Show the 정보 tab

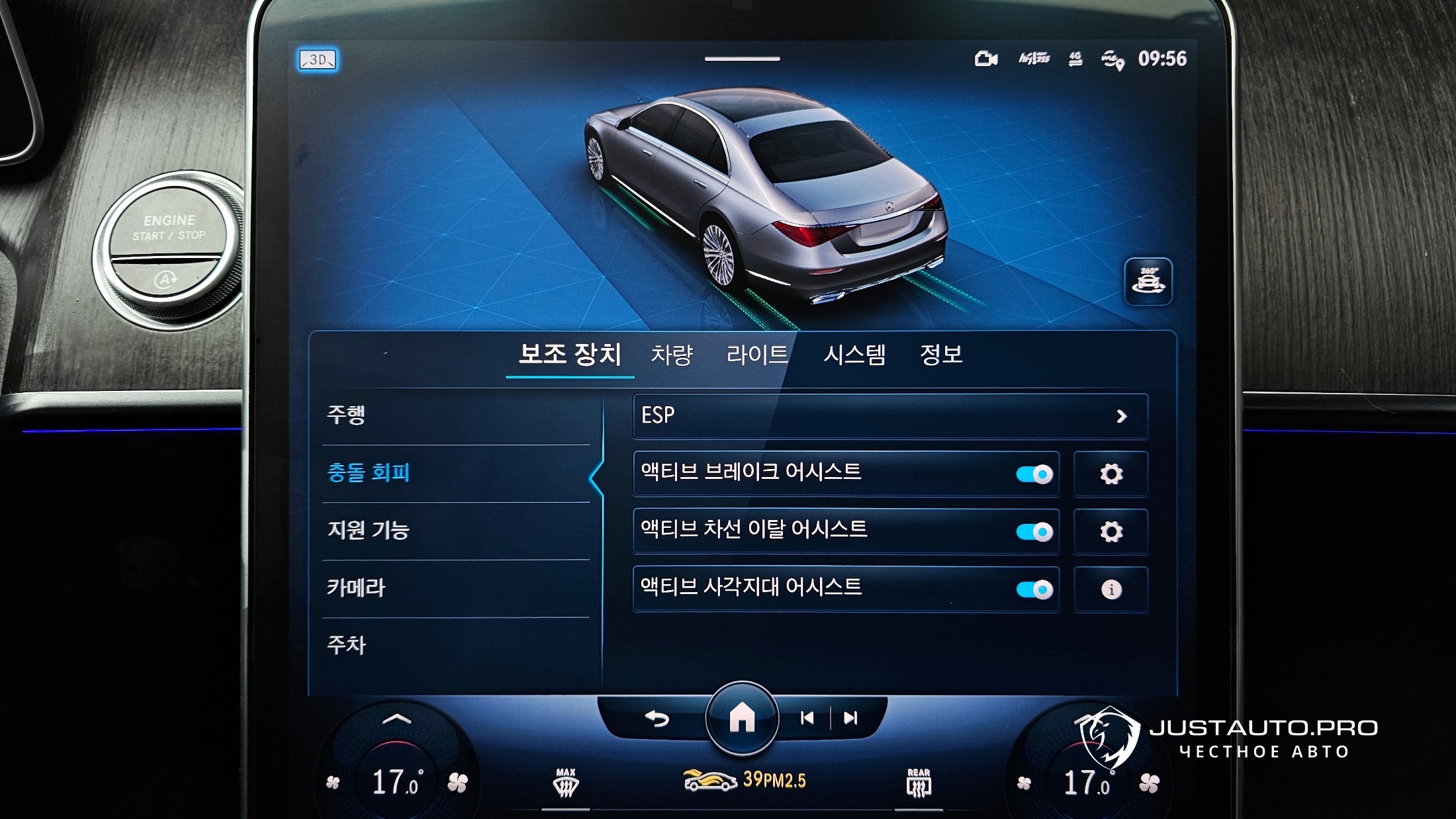pos(941,355)
